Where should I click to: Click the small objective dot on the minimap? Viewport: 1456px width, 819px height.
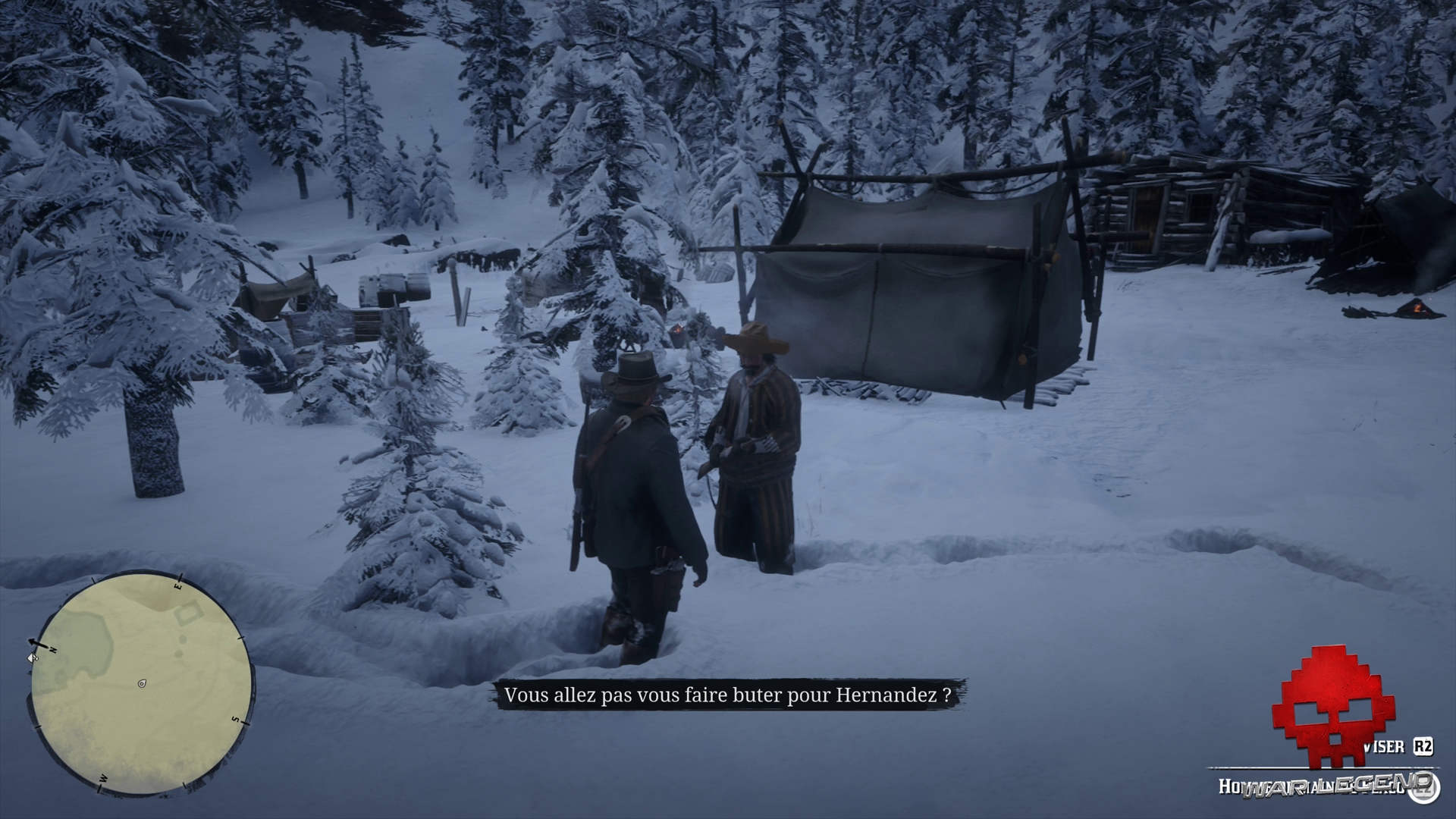click(x=183, y=639)
